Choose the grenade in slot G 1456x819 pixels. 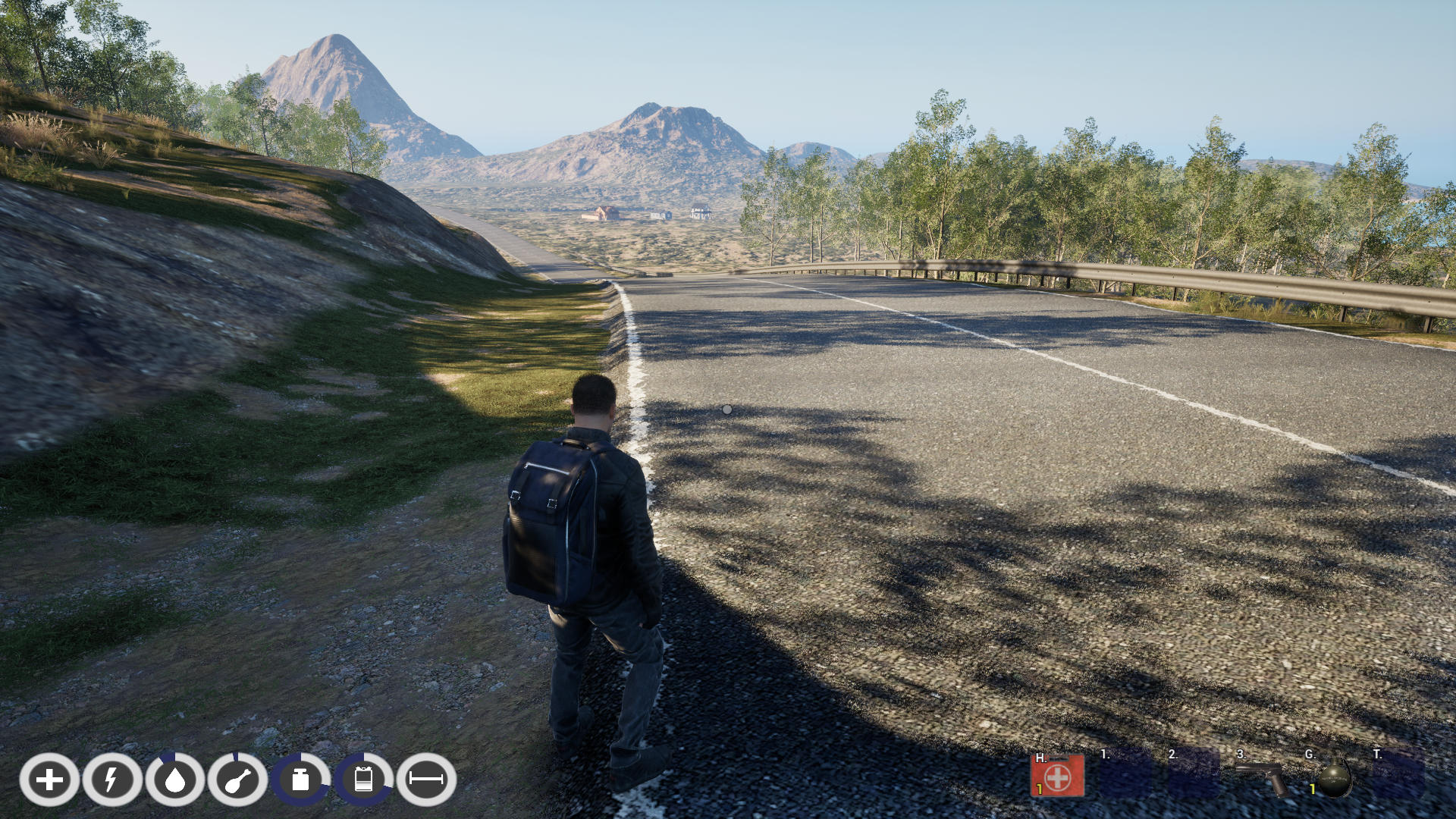[1333, 777]
